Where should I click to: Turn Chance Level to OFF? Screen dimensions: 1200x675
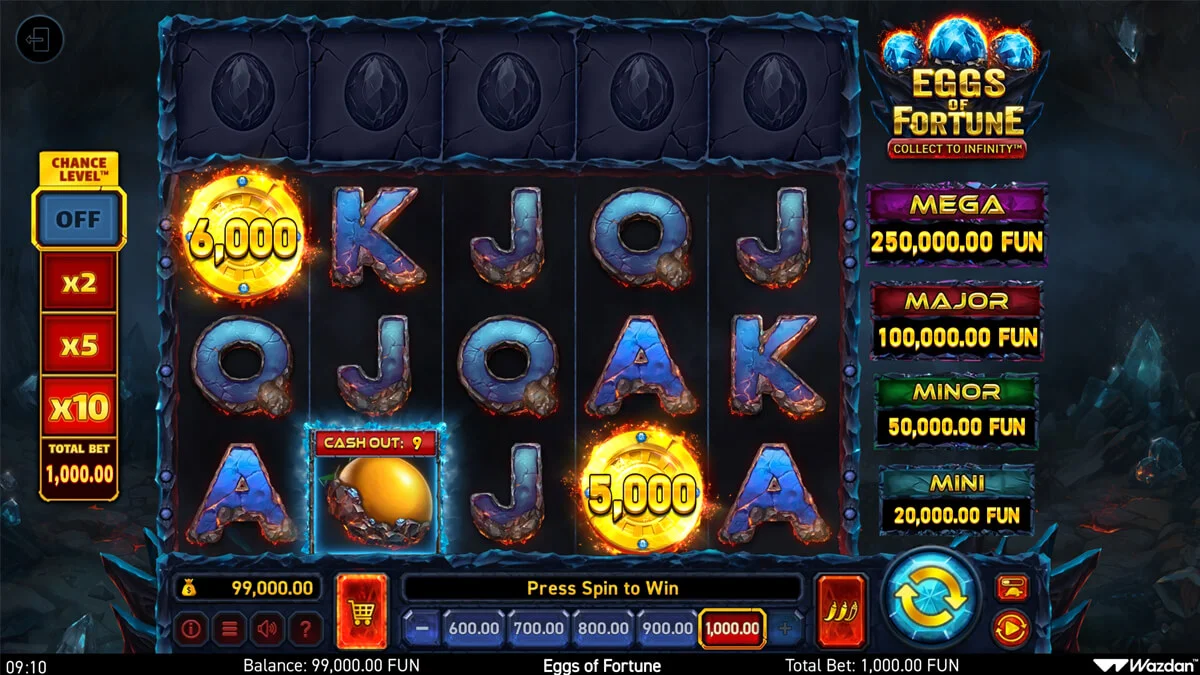pos(78,218)
